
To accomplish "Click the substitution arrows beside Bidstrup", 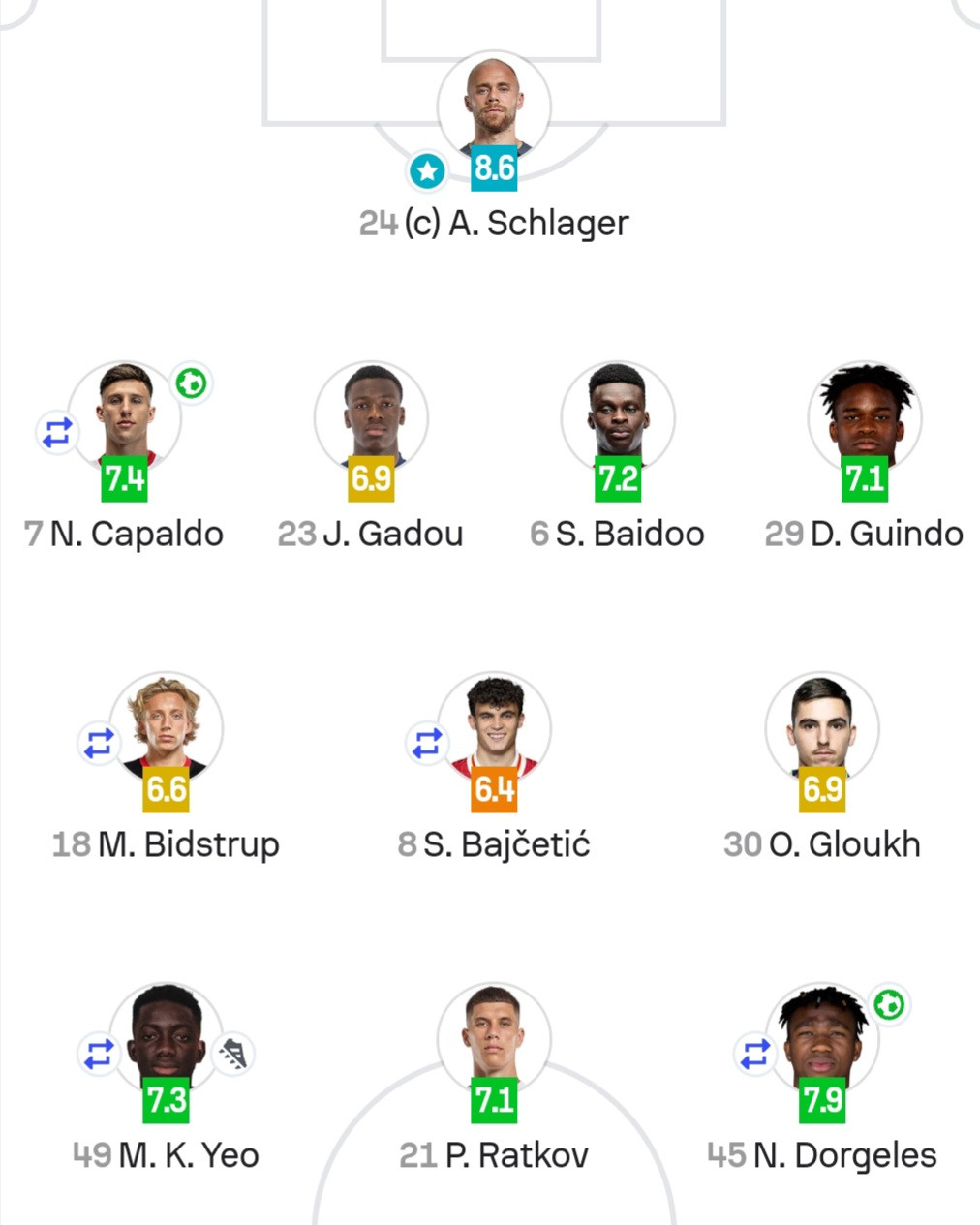I will tap(99, 744).
